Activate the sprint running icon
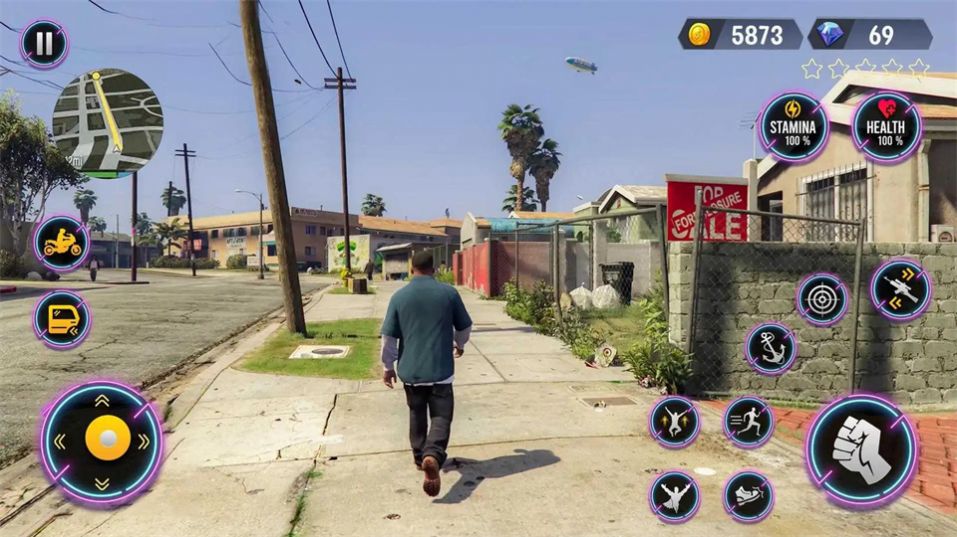 [x=748, y=421]
